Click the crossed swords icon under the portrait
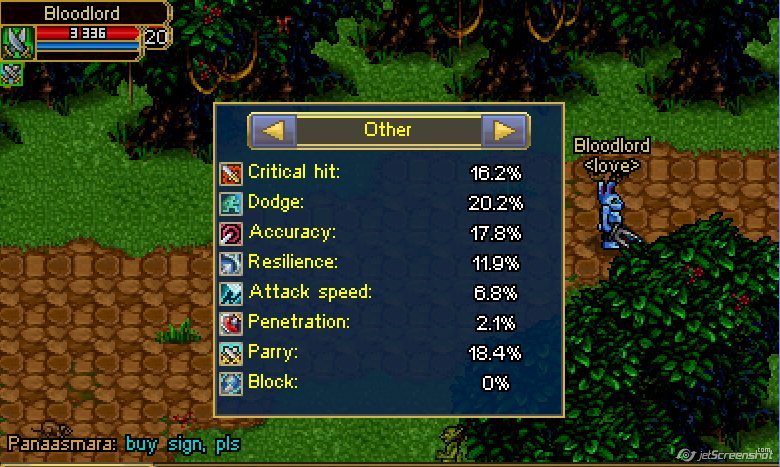The height and width of the screenshot is (467, 780). click(x=12, y=73)
